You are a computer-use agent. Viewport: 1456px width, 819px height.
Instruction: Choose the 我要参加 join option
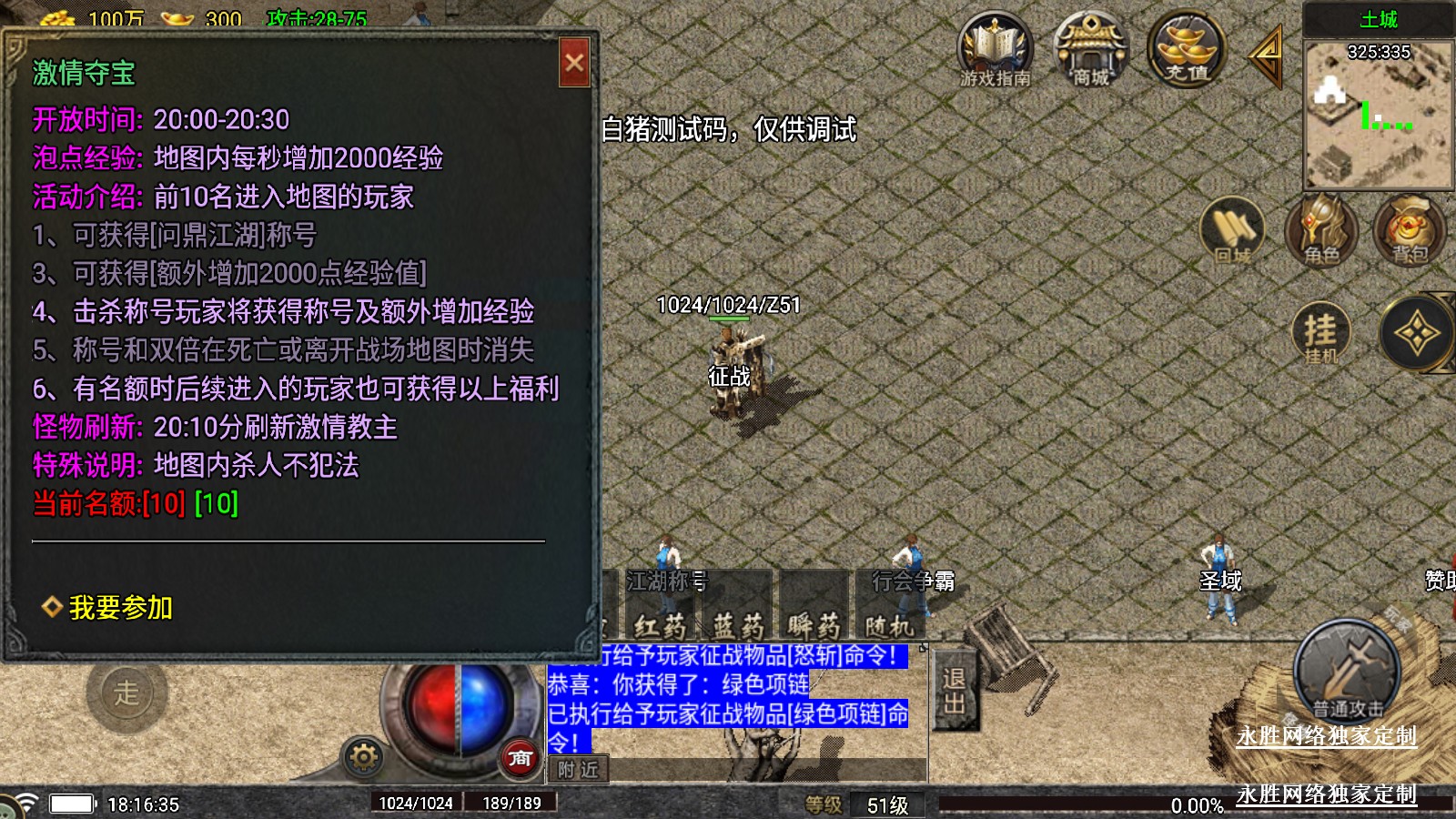(x=120, y=607)
